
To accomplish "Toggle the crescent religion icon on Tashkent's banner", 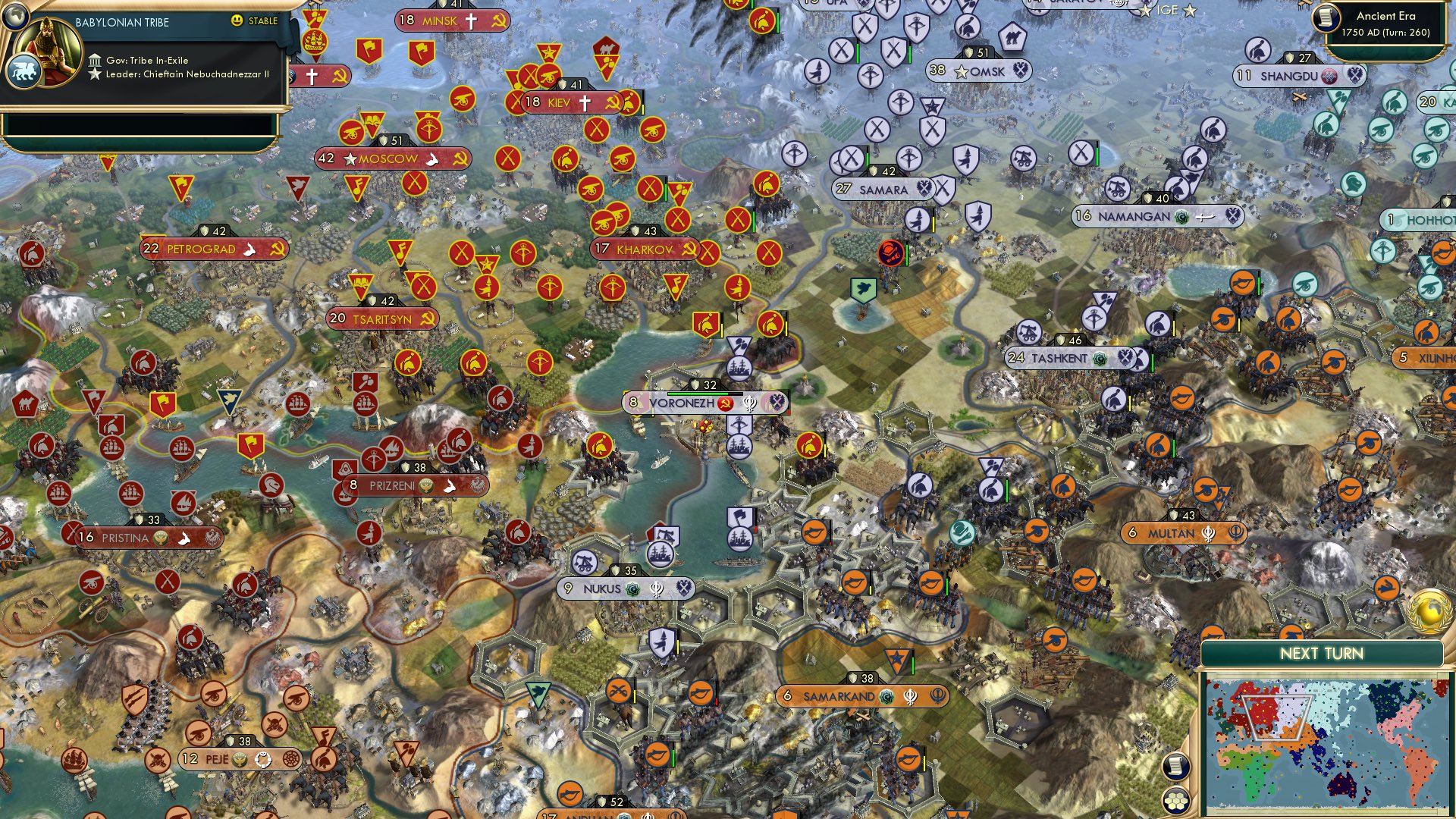I will click(1100, 359).
